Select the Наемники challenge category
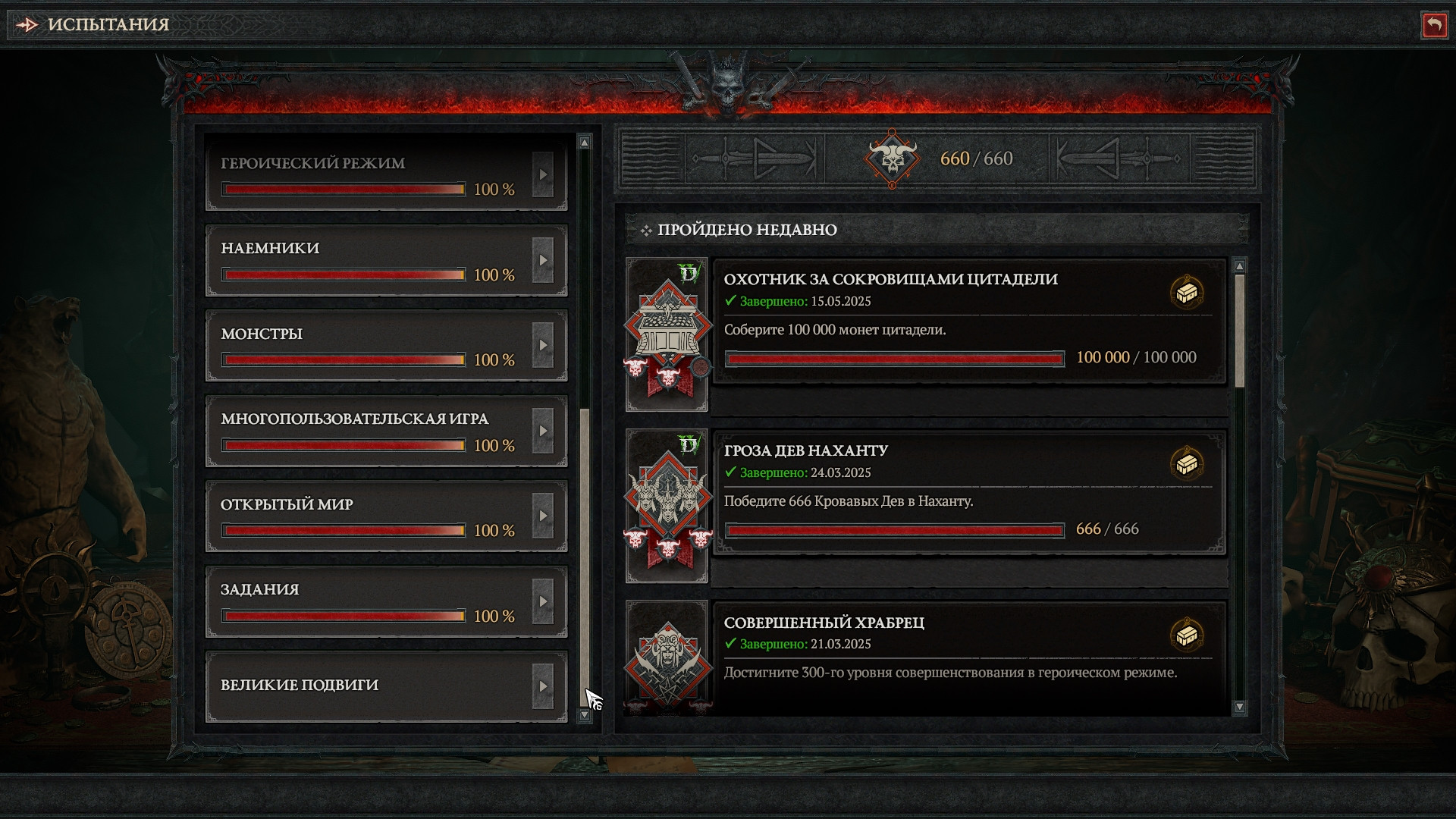1456x819 pixels. [x=386, y=260]
